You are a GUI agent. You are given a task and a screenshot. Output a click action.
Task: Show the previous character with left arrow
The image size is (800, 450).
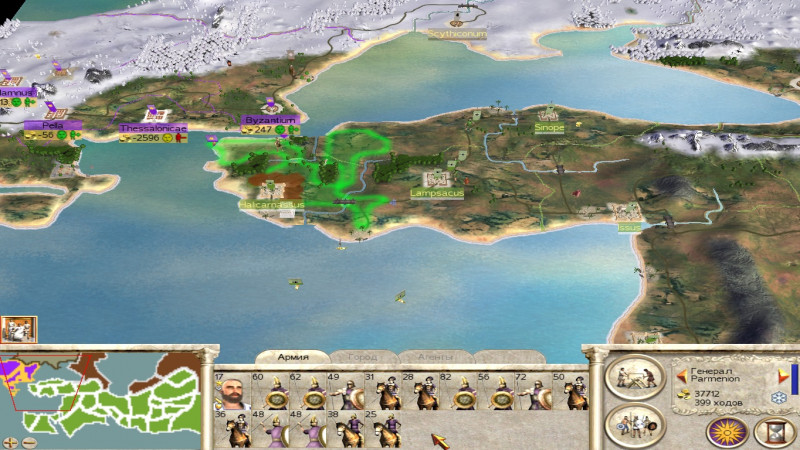[682, 377]
